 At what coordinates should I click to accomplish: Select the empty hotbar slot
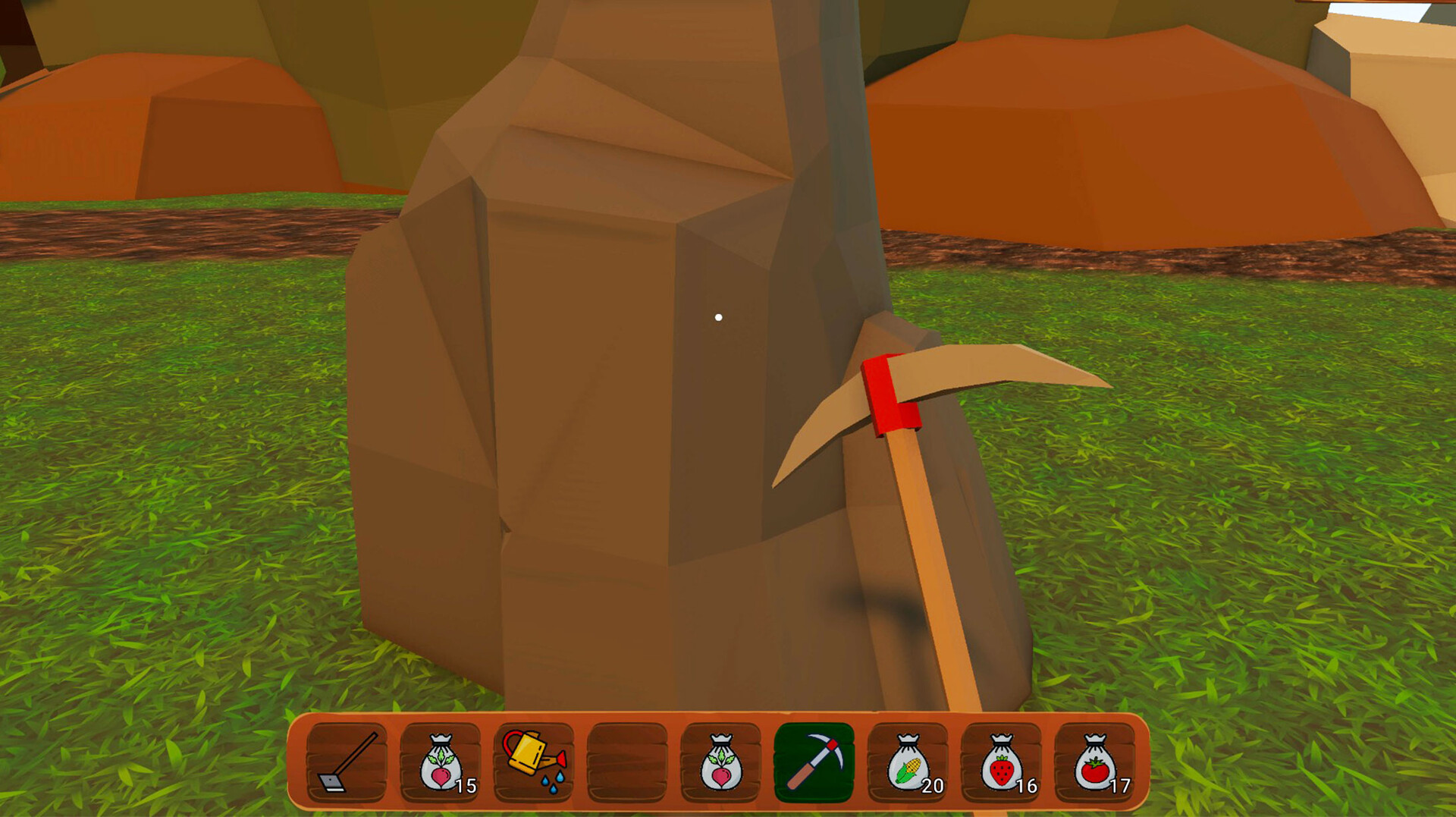click(x=627, y=762)
